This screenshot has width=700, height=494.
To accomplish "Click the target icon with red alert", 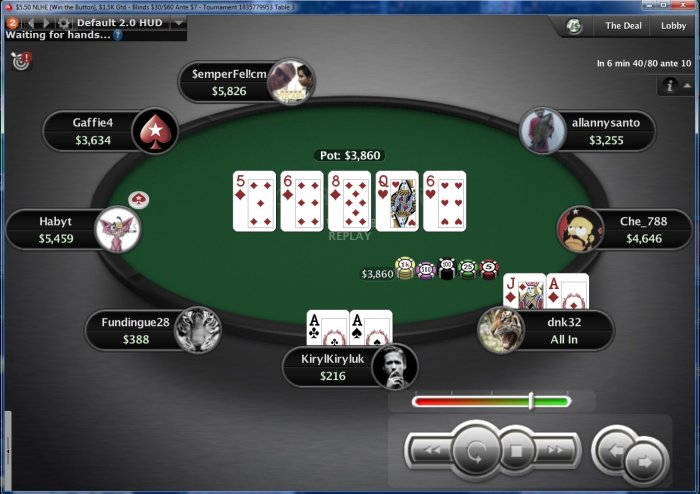I will tap(21, 62).
